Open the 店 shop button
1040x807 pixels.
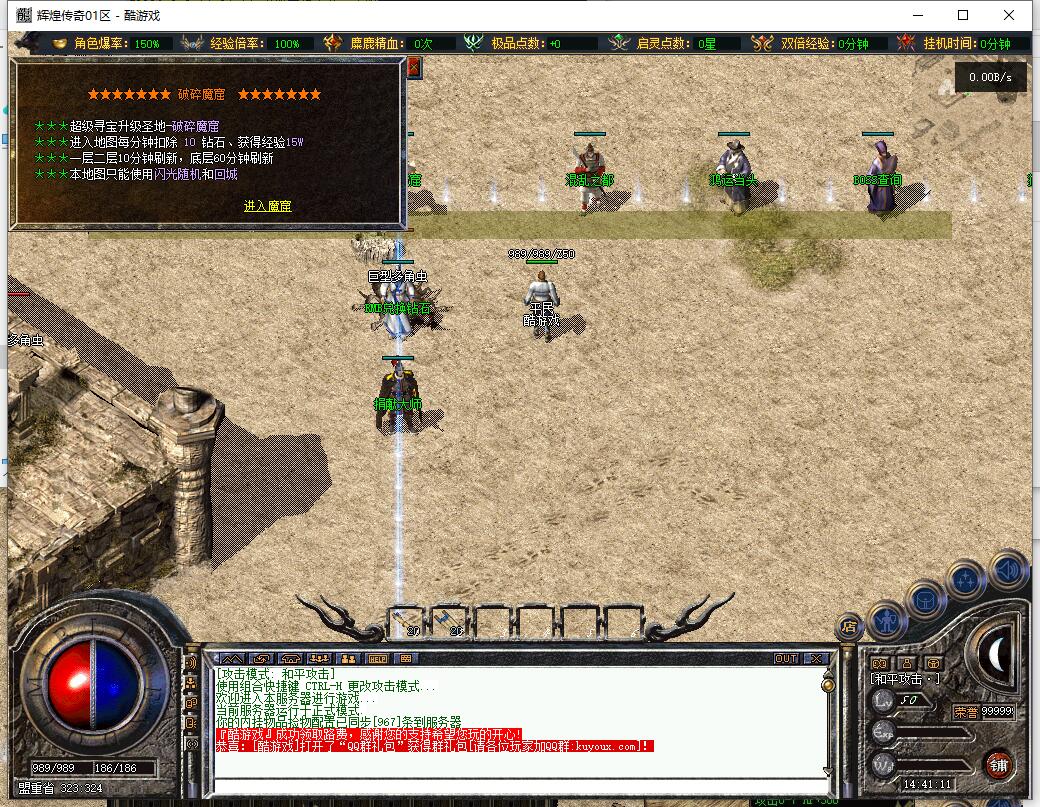[849, 628]
